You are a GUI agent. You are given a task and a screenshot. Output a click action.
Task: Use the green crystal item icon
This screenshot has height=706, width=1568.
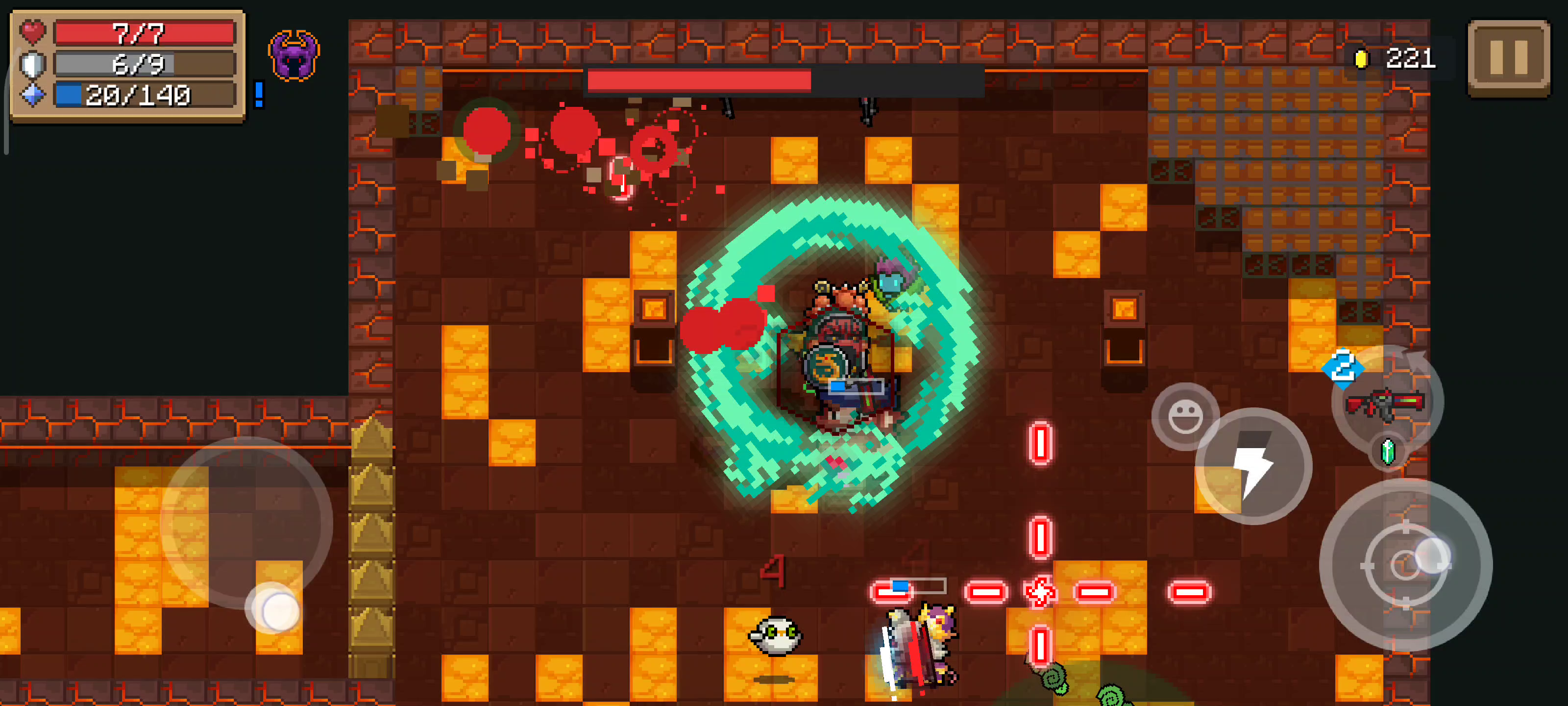click(1388, 452)
